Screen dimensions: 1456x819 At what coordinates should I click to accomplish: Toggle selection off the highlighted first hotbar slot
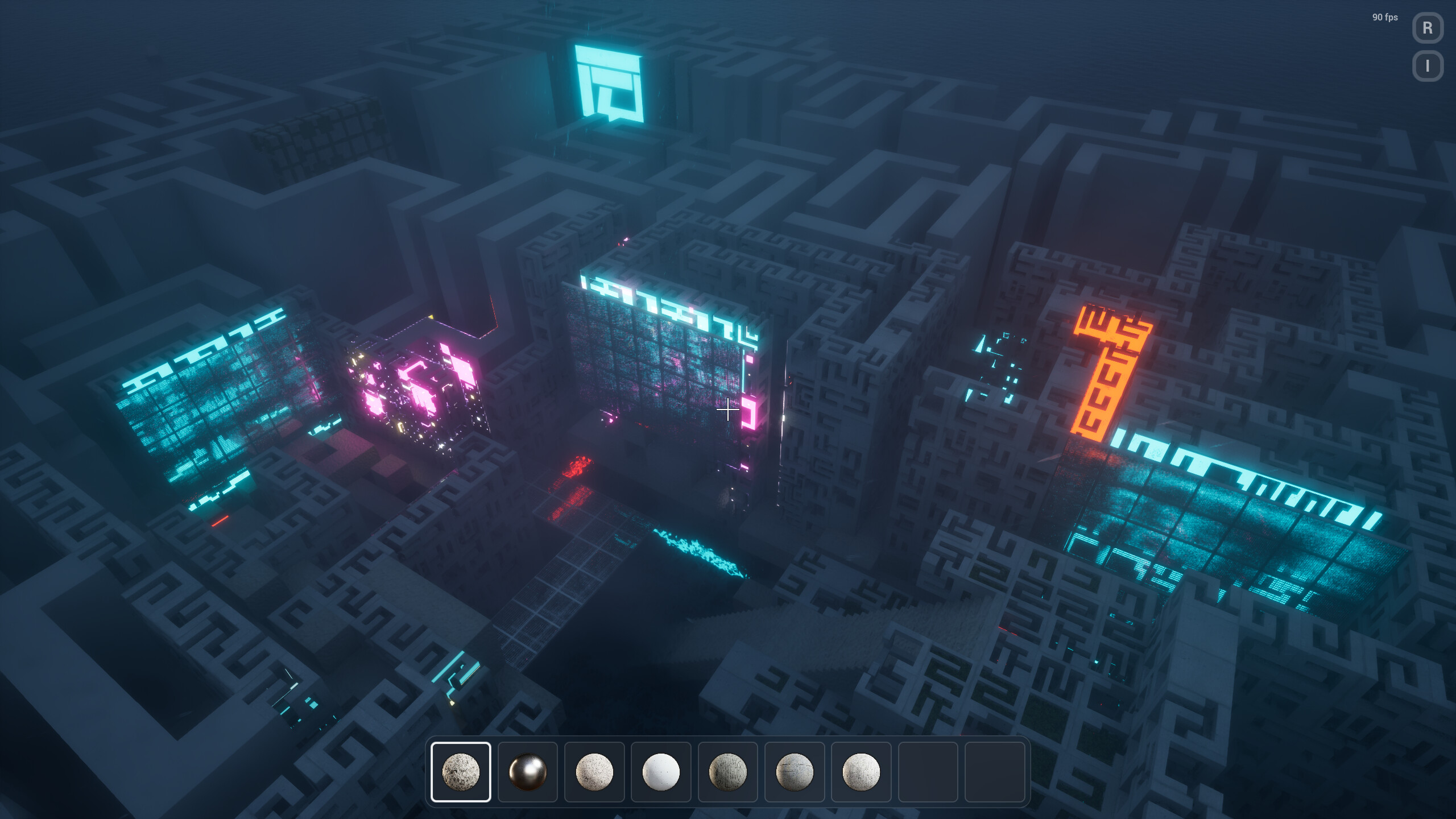click(x=461, y=773)
